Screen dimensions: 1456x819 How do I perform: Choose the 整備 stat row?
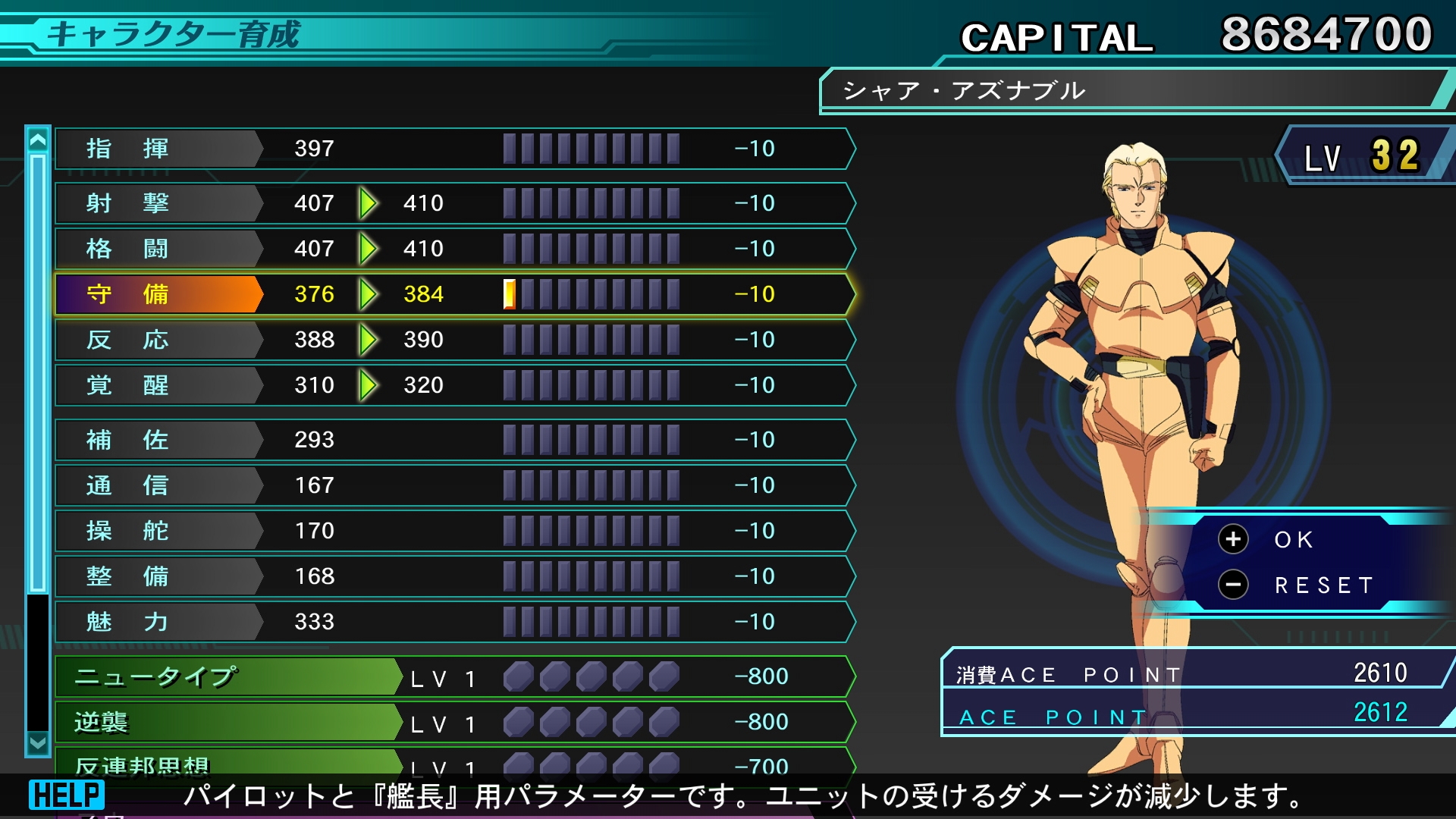pos(455,576)
